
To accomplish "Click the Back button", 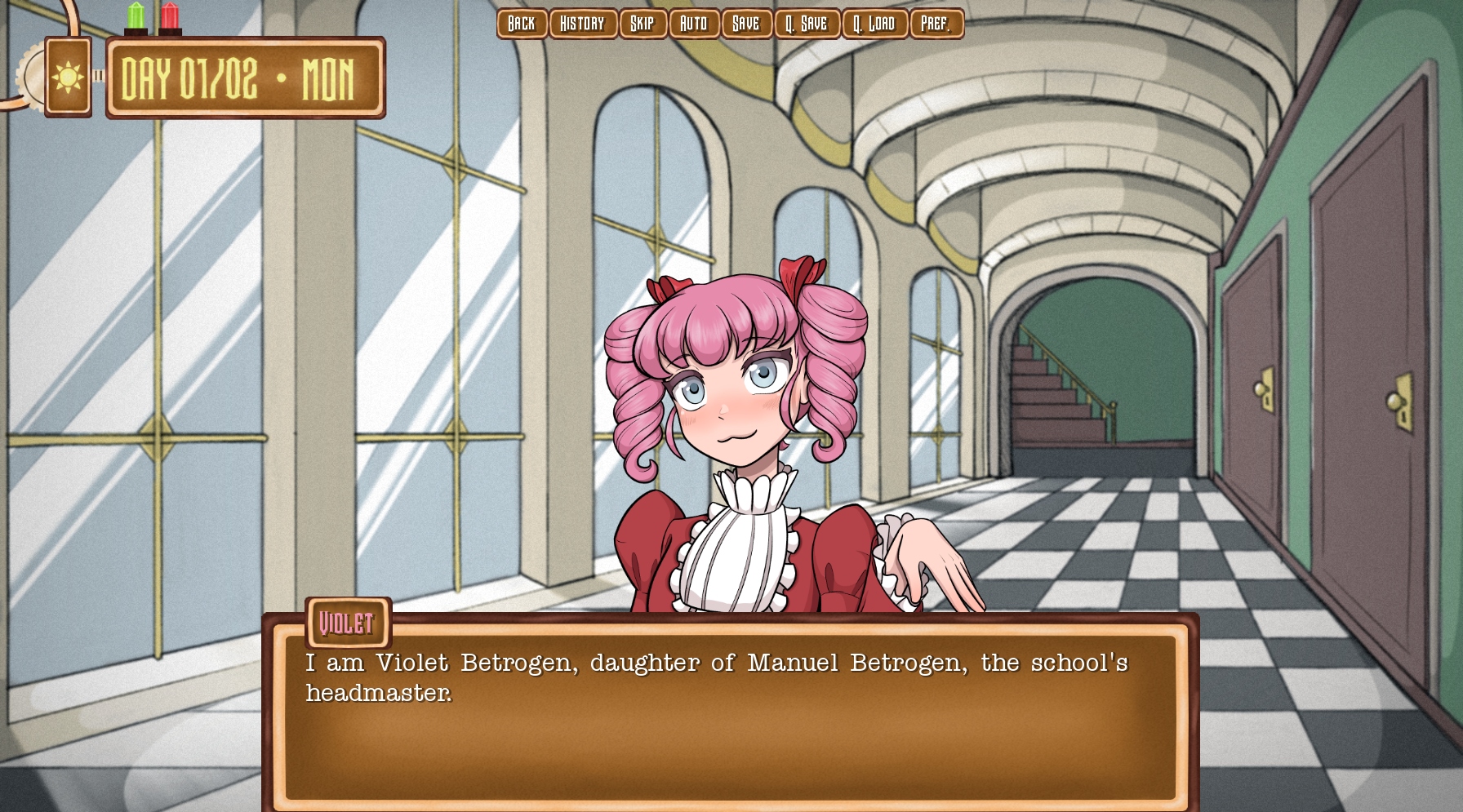I will [522, 24].
